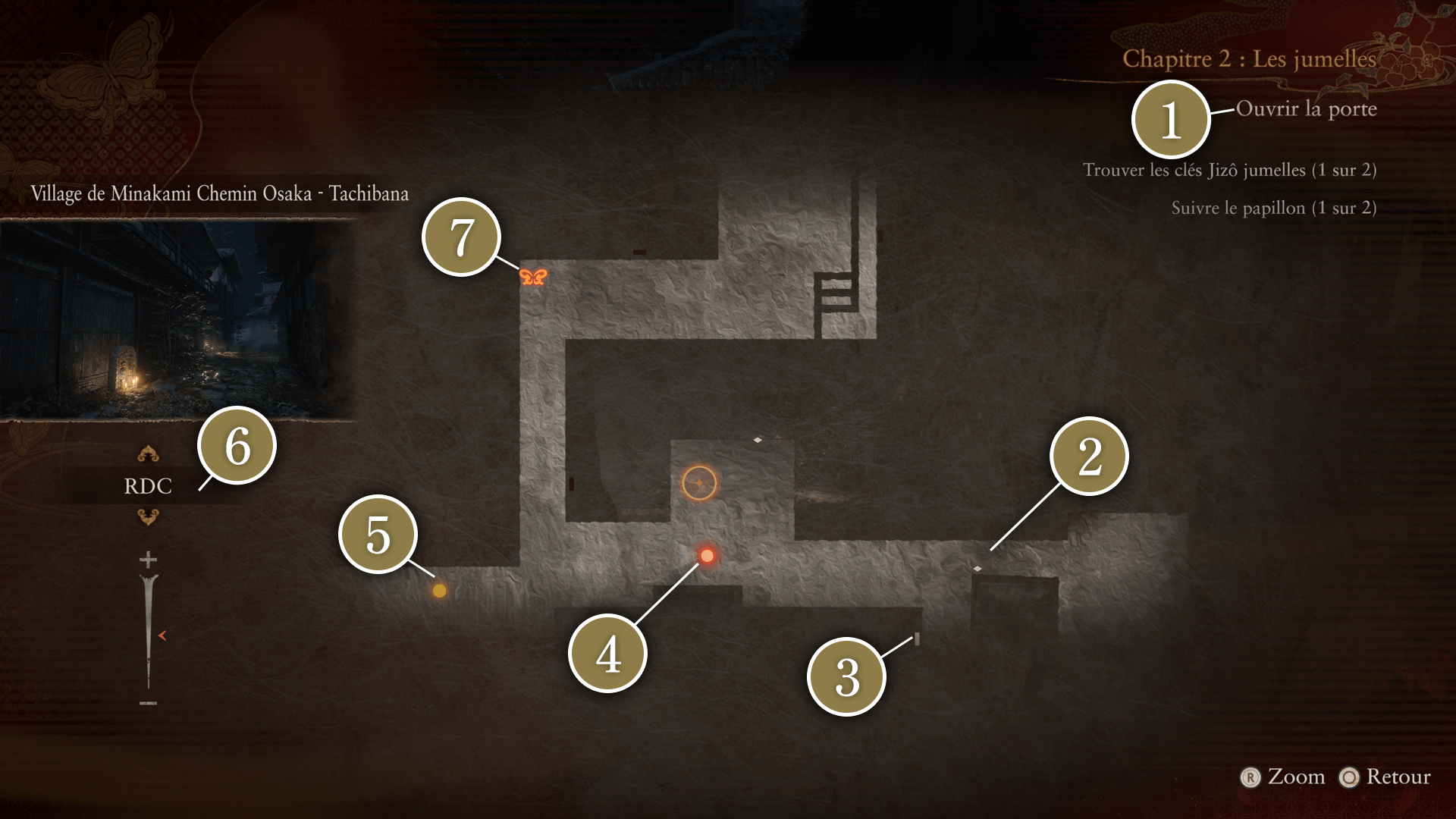This screenshot has height=819, width=1456.
Task: Select the orange dot marker on the map
Action: 439,591
